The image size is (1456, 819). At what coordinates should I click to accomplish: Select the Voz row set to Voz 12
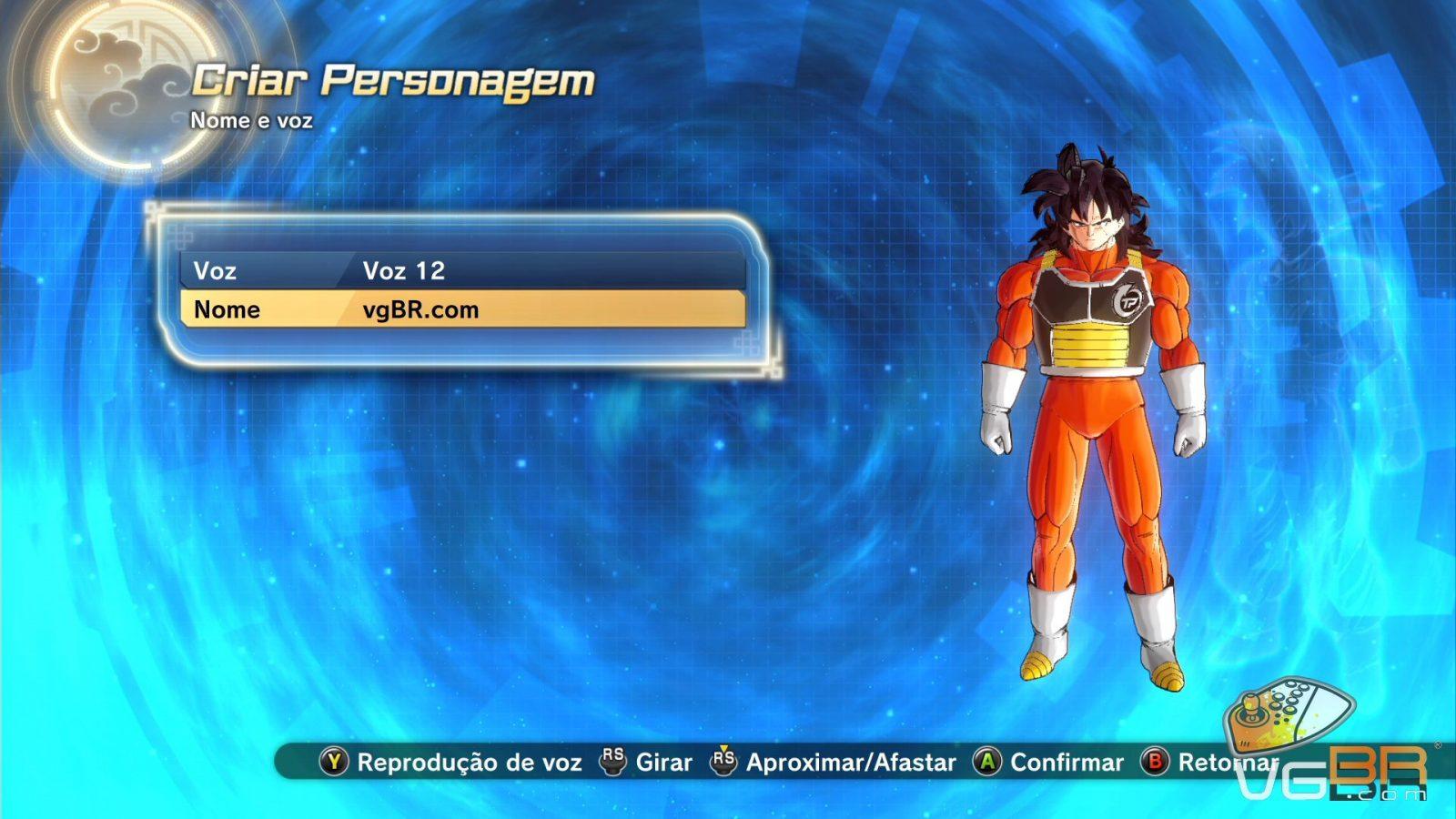click(462, 270)
